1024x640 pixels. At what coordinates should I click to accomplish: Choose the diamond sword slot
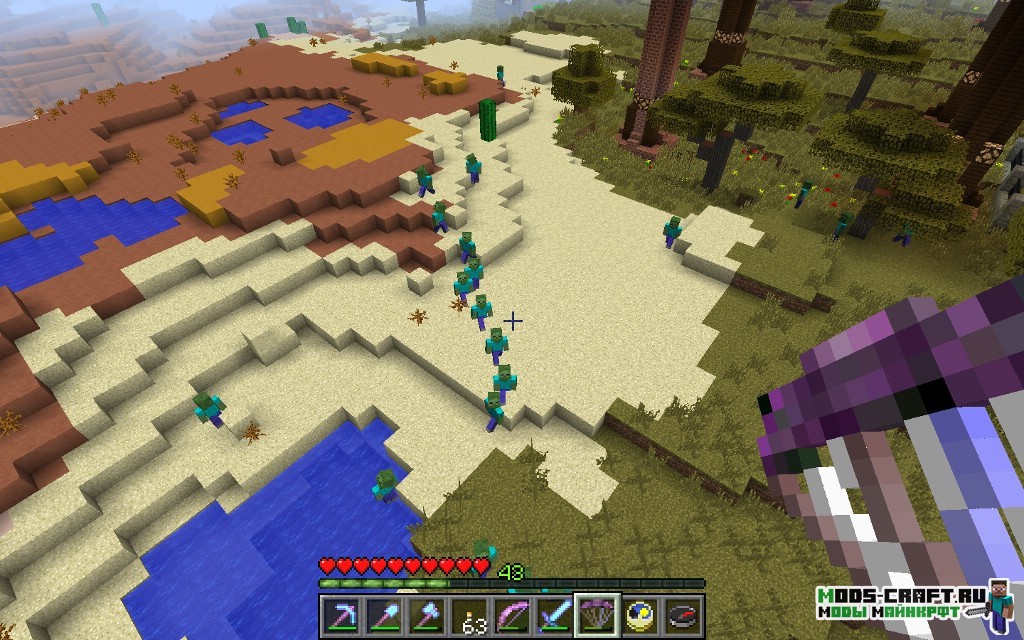[555, 613]
